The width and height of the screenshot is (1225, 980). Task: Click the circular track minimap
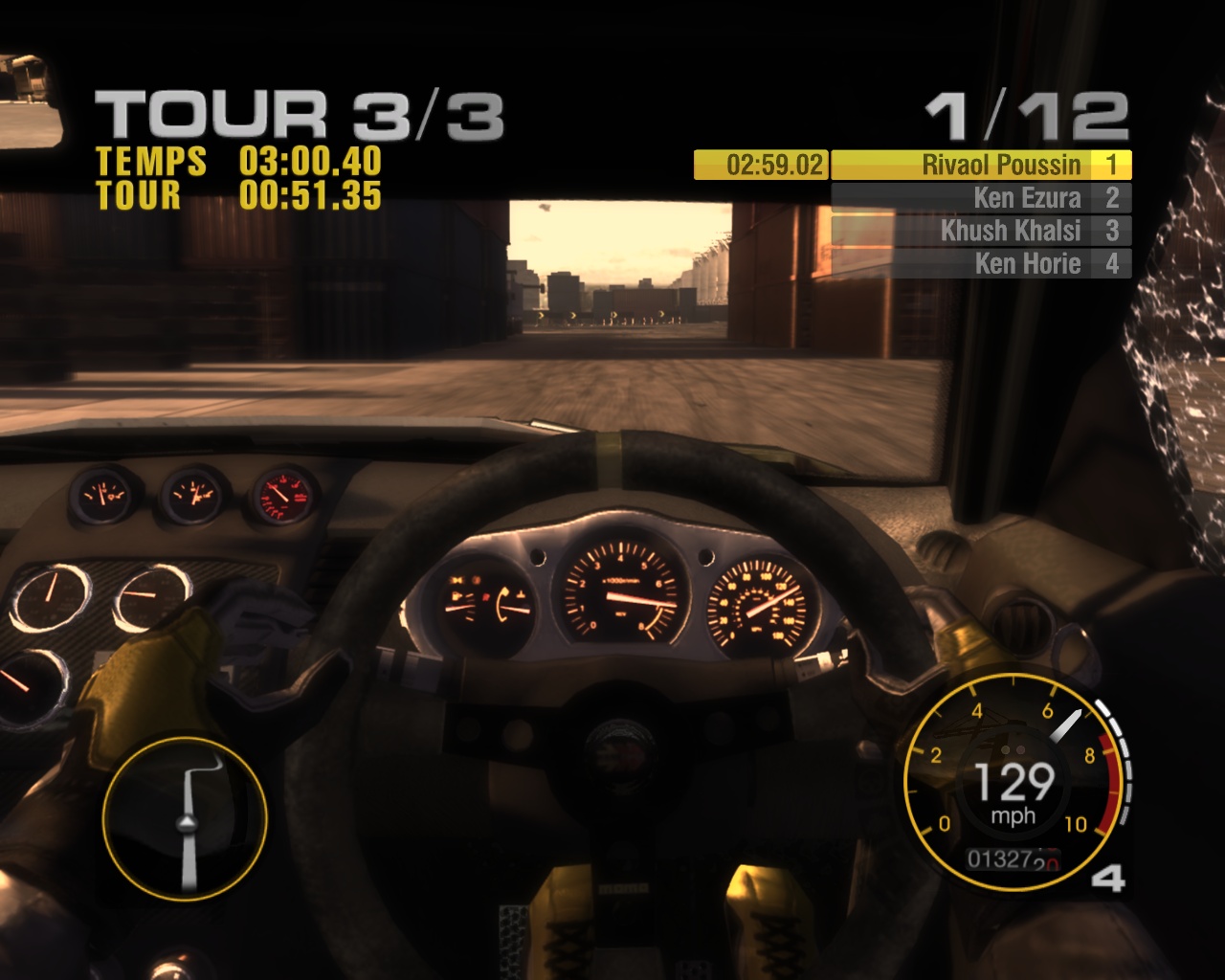click(185, 818)
